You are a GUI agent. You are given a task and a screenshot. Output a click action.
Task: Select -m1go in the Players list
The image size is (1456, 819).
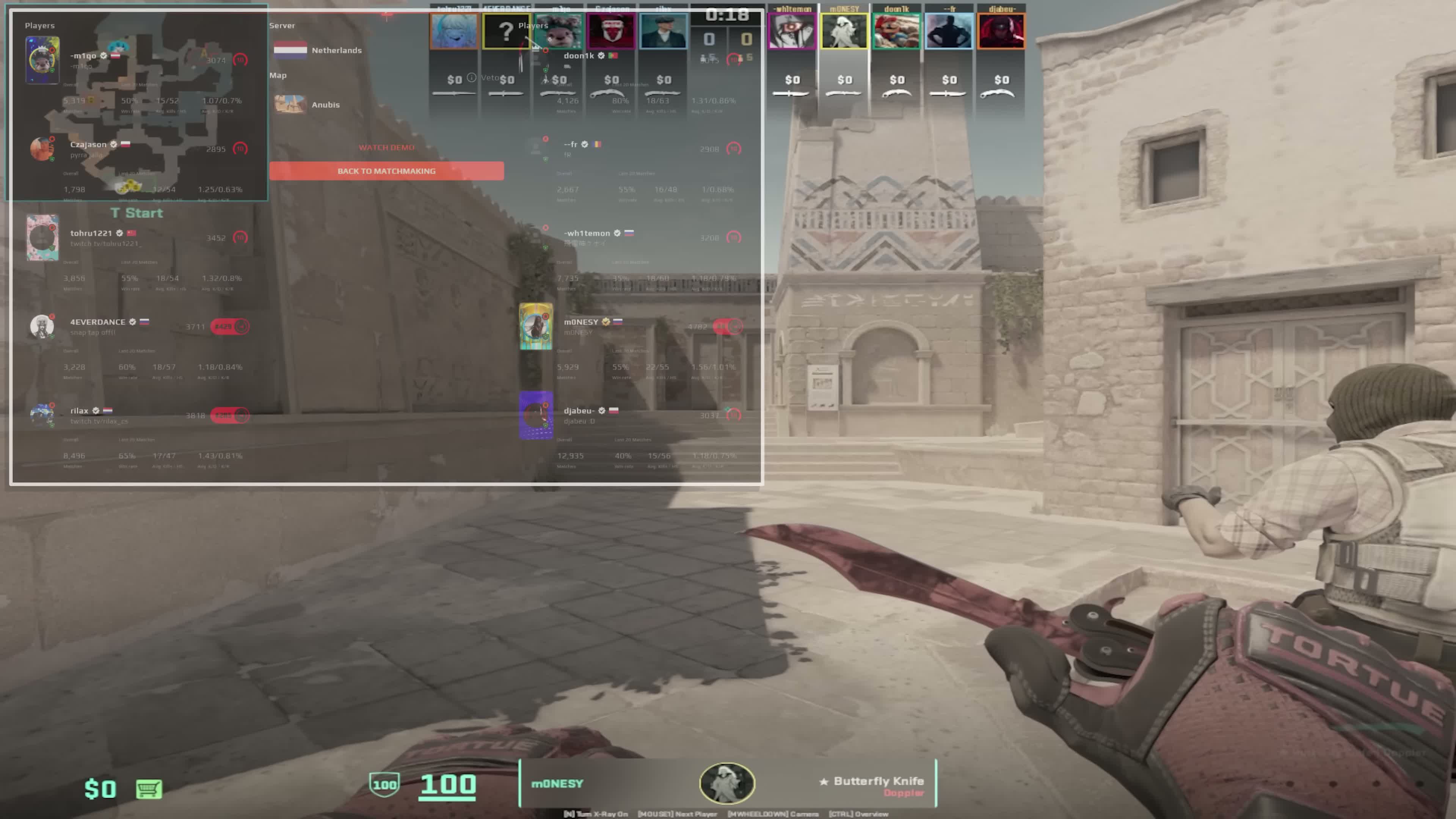(x=83, y=56)
